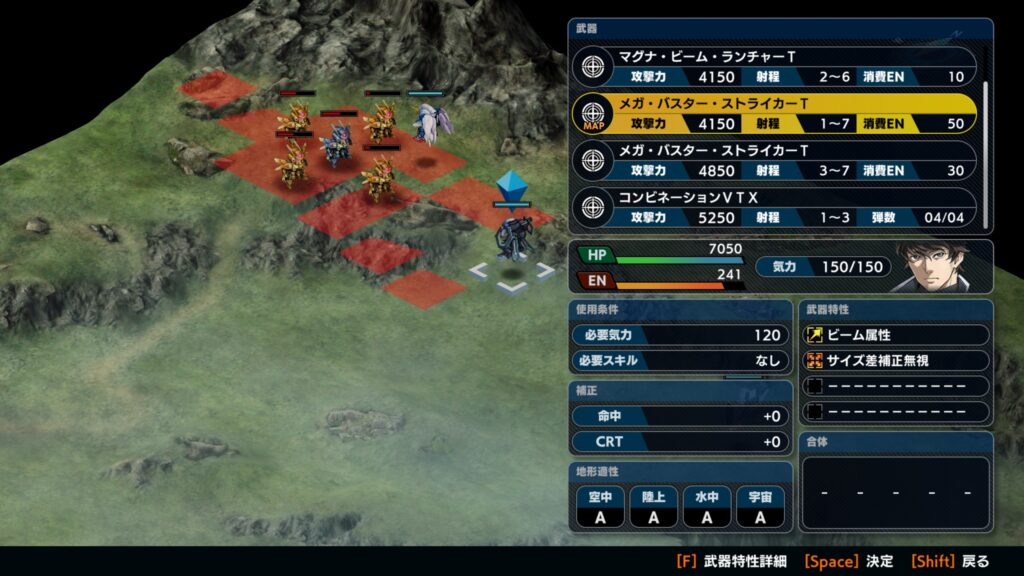1024x576 pixels.
Task: Click the ビーム属性 weapon trait
Action: pos(895,335)
